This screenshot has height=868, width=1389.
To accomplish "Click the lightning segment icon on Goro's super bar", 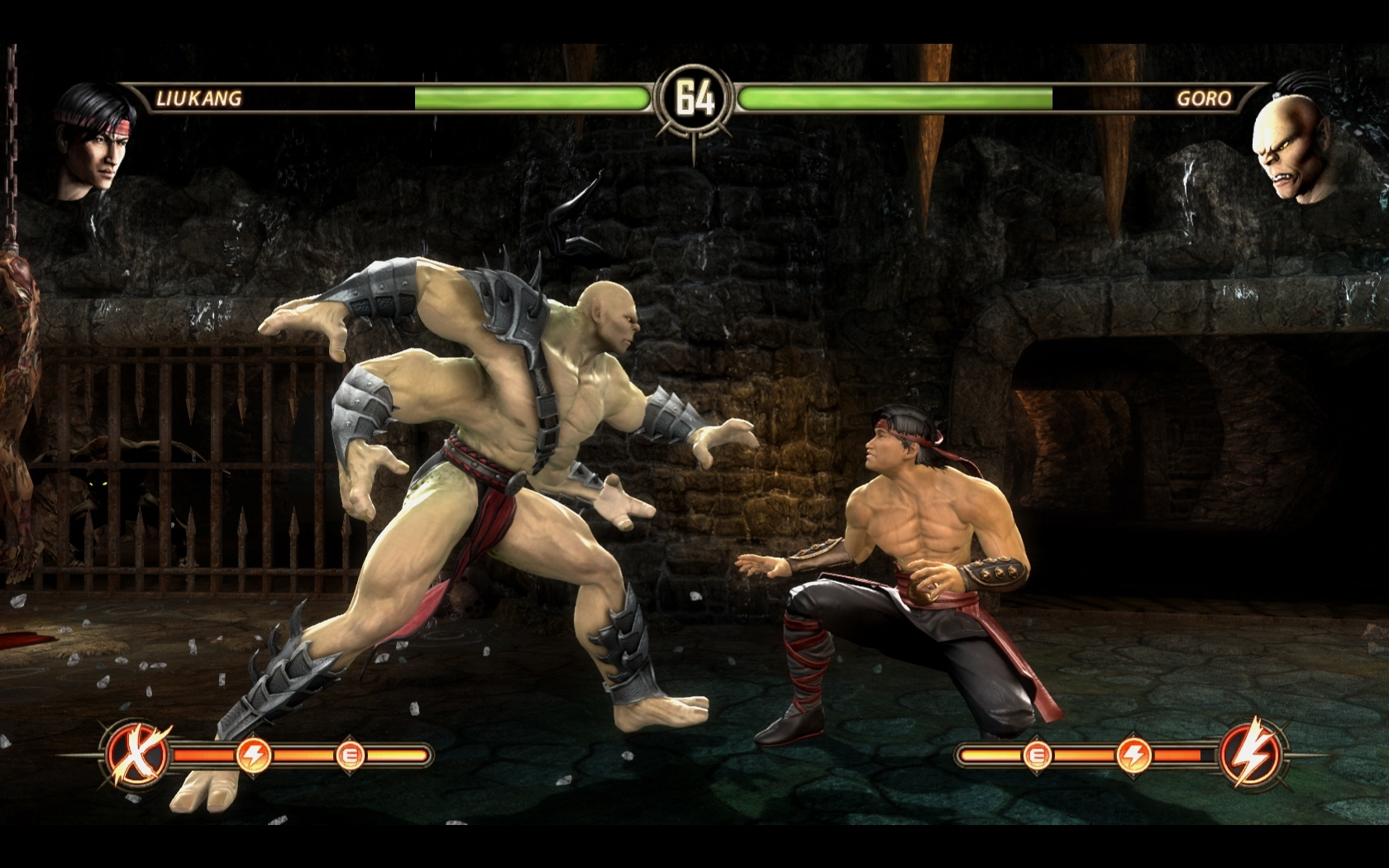I will click(x=1134, y=753).
